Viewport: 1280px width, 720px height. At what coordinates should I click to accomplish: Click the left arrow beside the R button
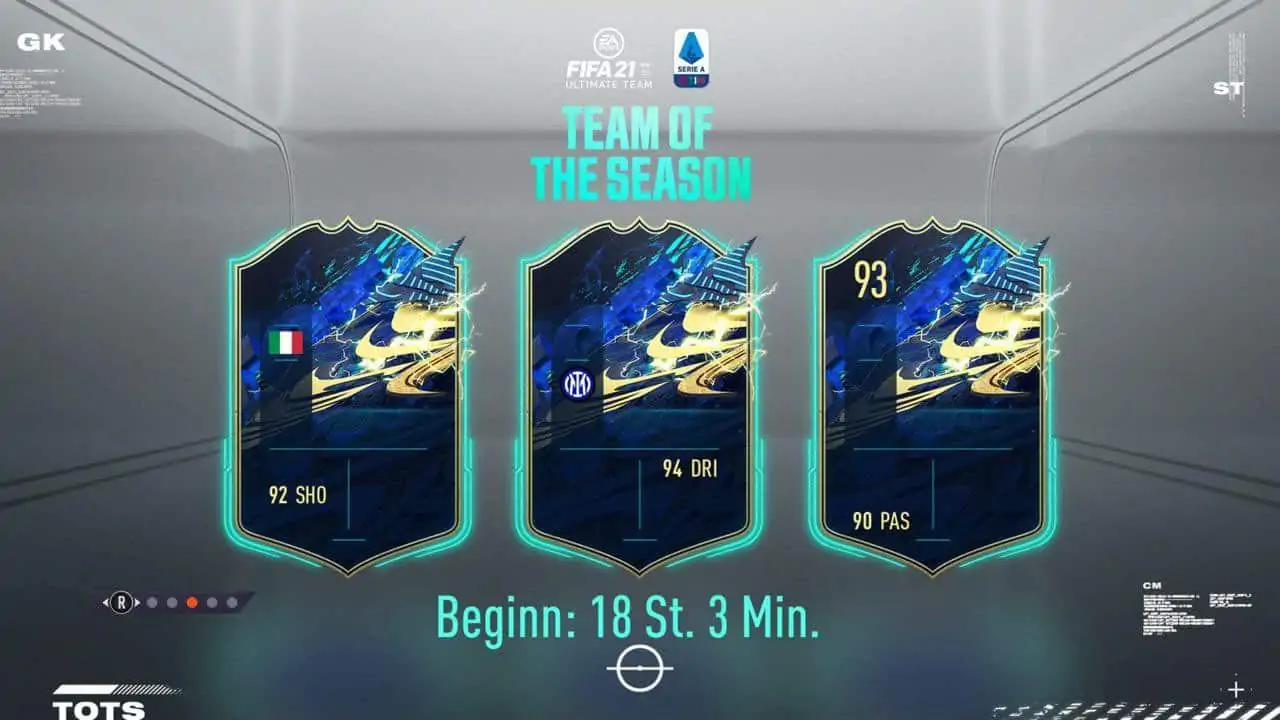(105, 602)
